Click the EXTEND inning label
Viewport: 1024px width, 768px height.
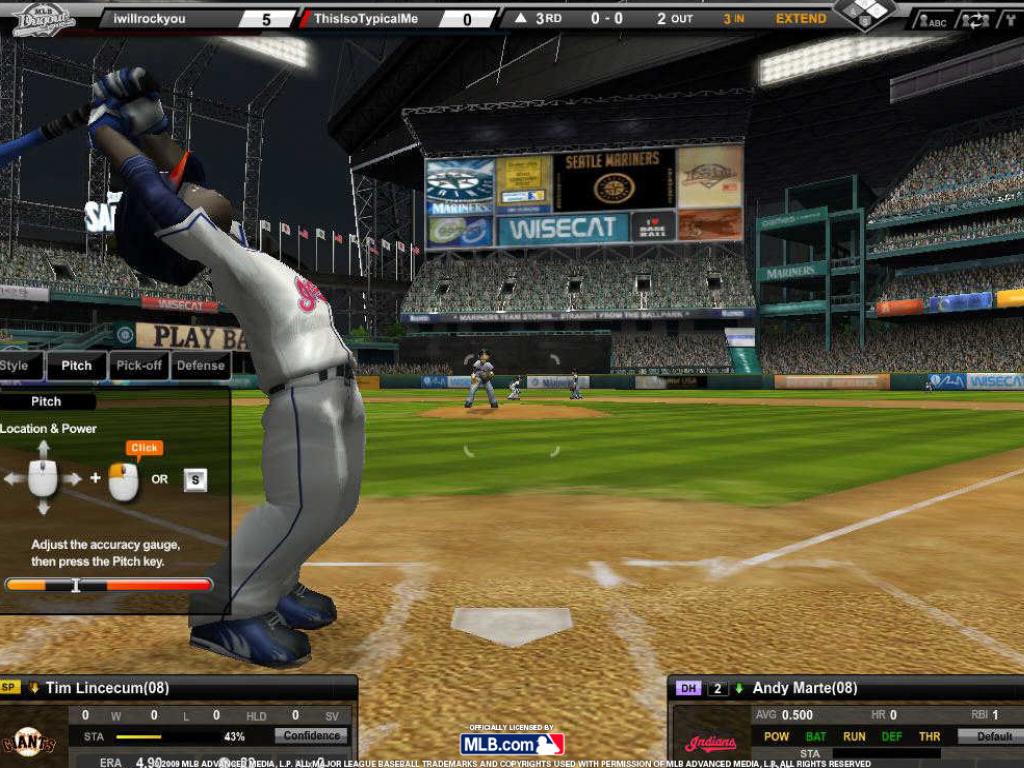coord(800,19)
